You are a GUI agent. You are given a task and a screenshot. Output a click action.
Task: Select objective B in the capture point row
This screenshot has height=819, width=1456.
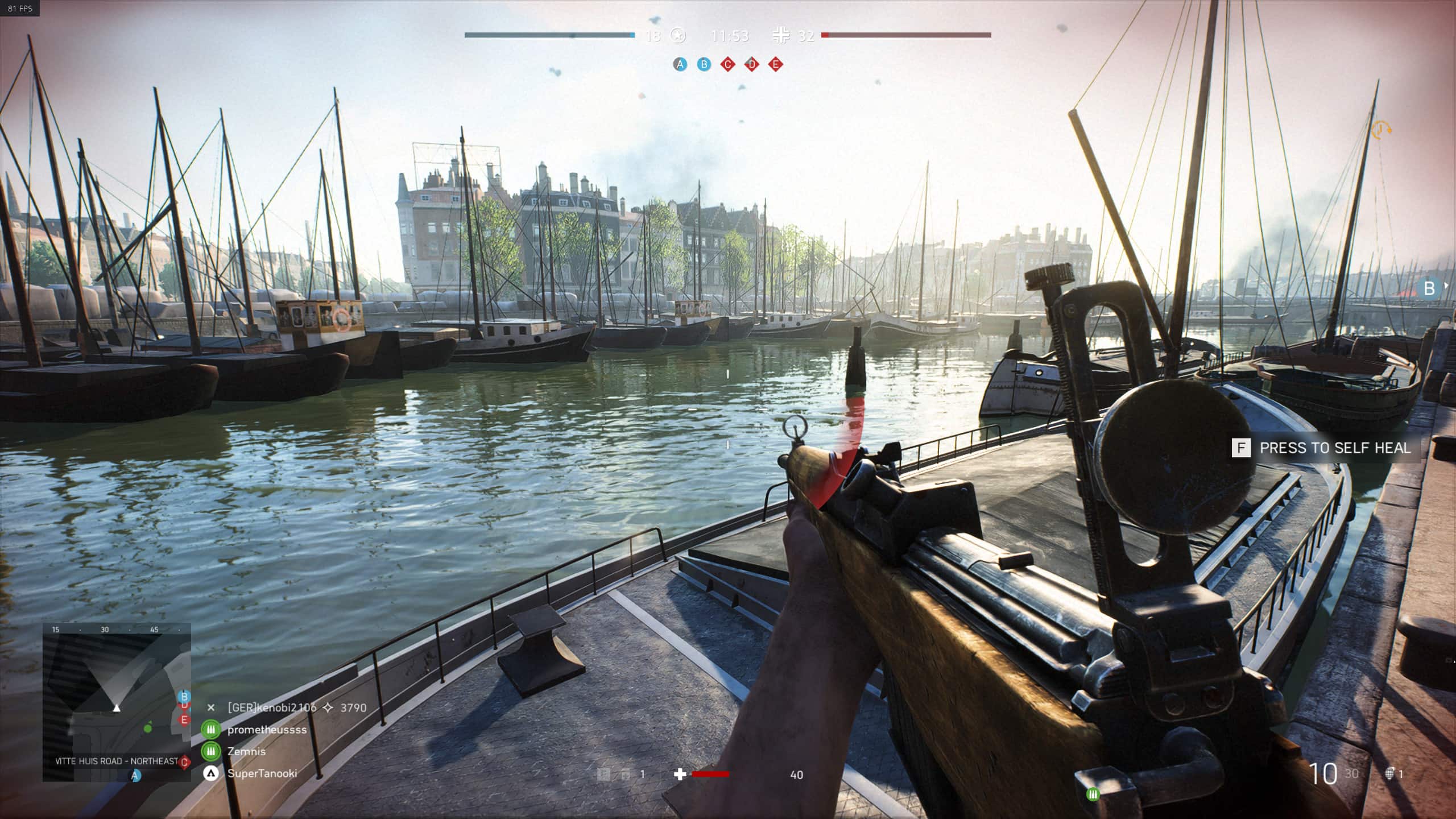704,64
